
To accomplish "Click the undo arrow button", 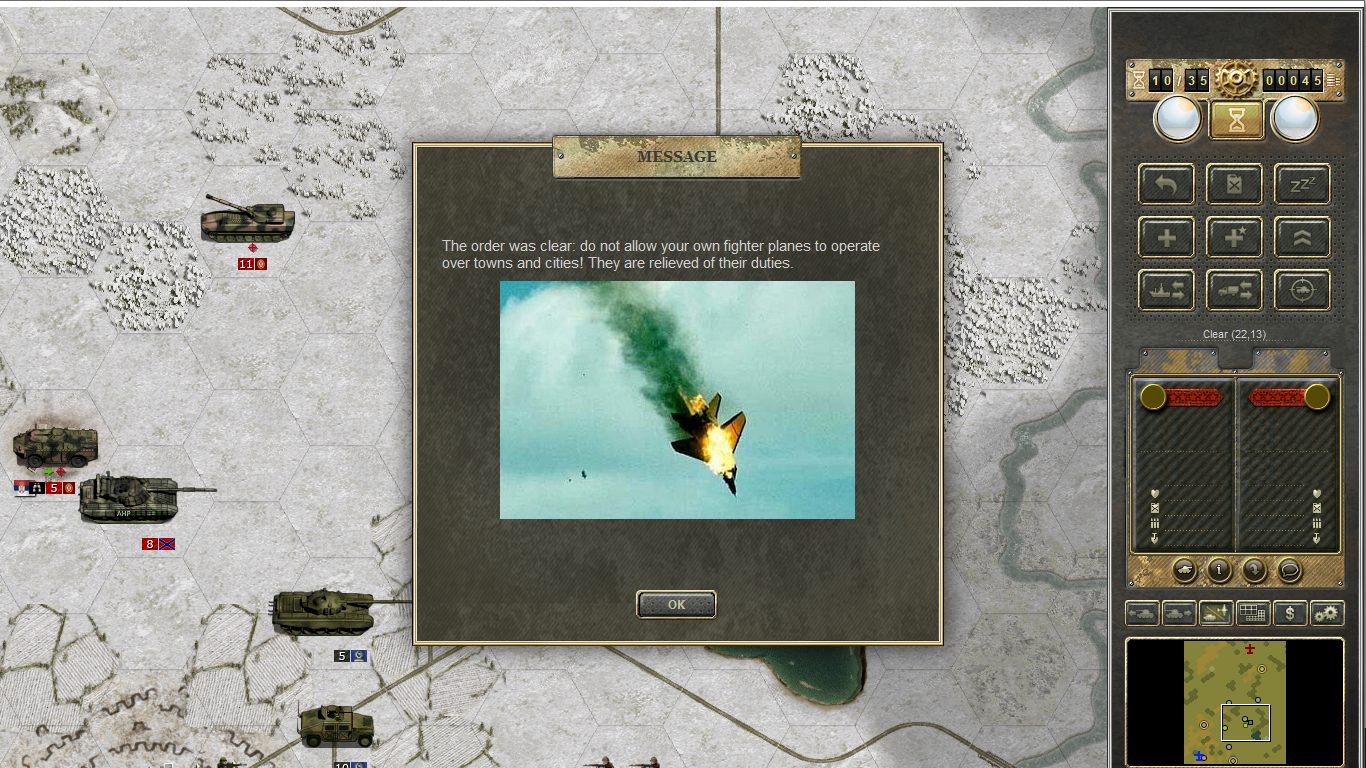I will (1166, 184).
